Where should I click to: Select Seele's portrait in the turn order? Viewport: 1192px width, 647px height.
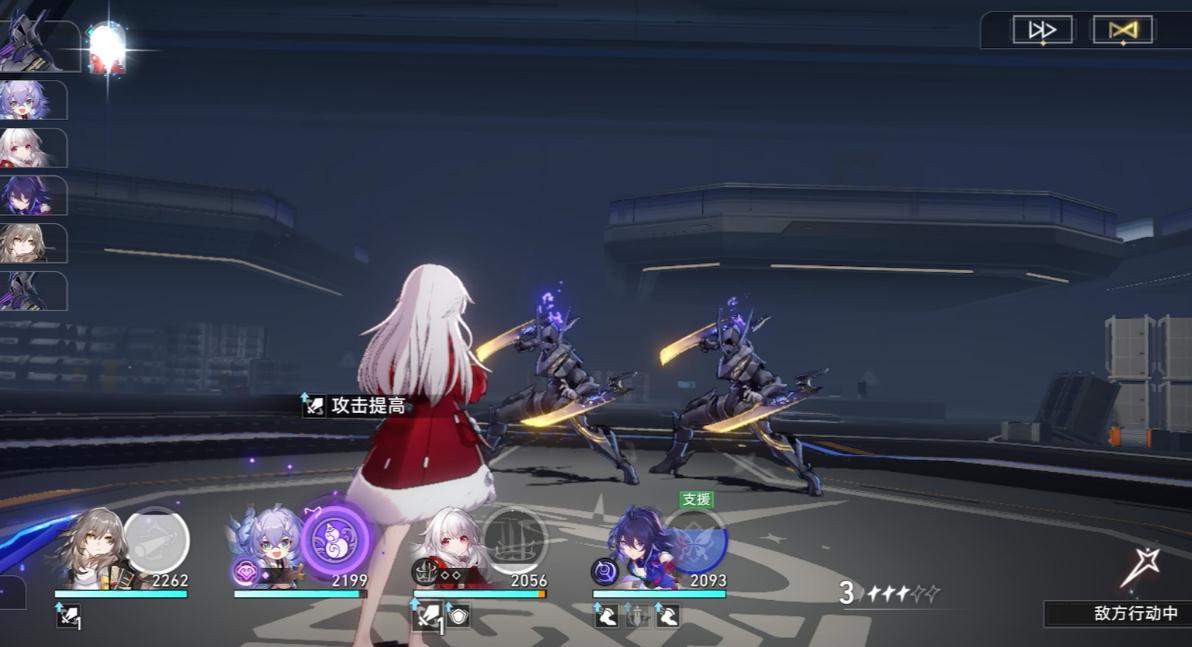[28, 195]
